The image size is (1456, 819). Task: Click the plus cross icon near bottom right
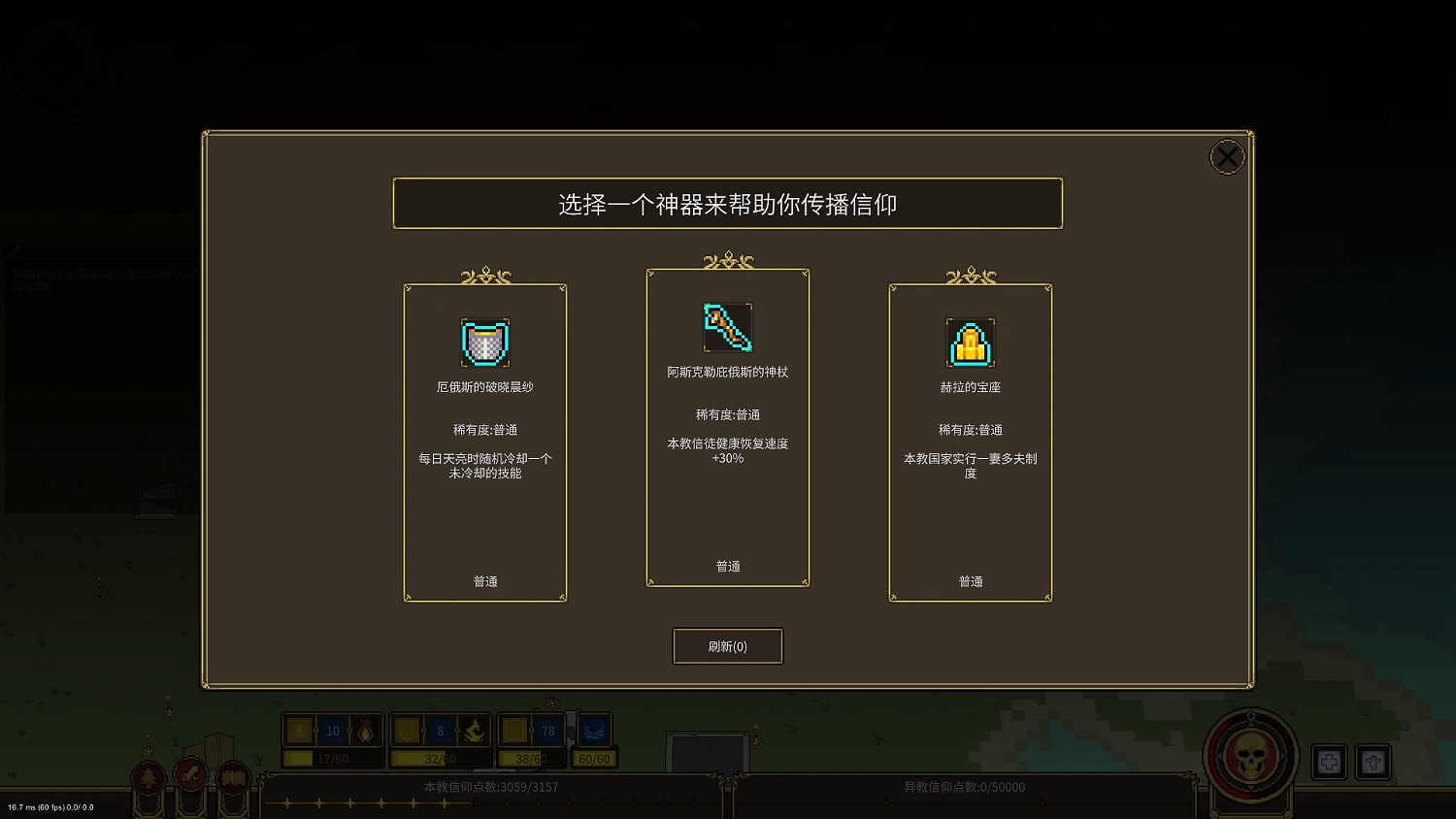(1328, 762)
